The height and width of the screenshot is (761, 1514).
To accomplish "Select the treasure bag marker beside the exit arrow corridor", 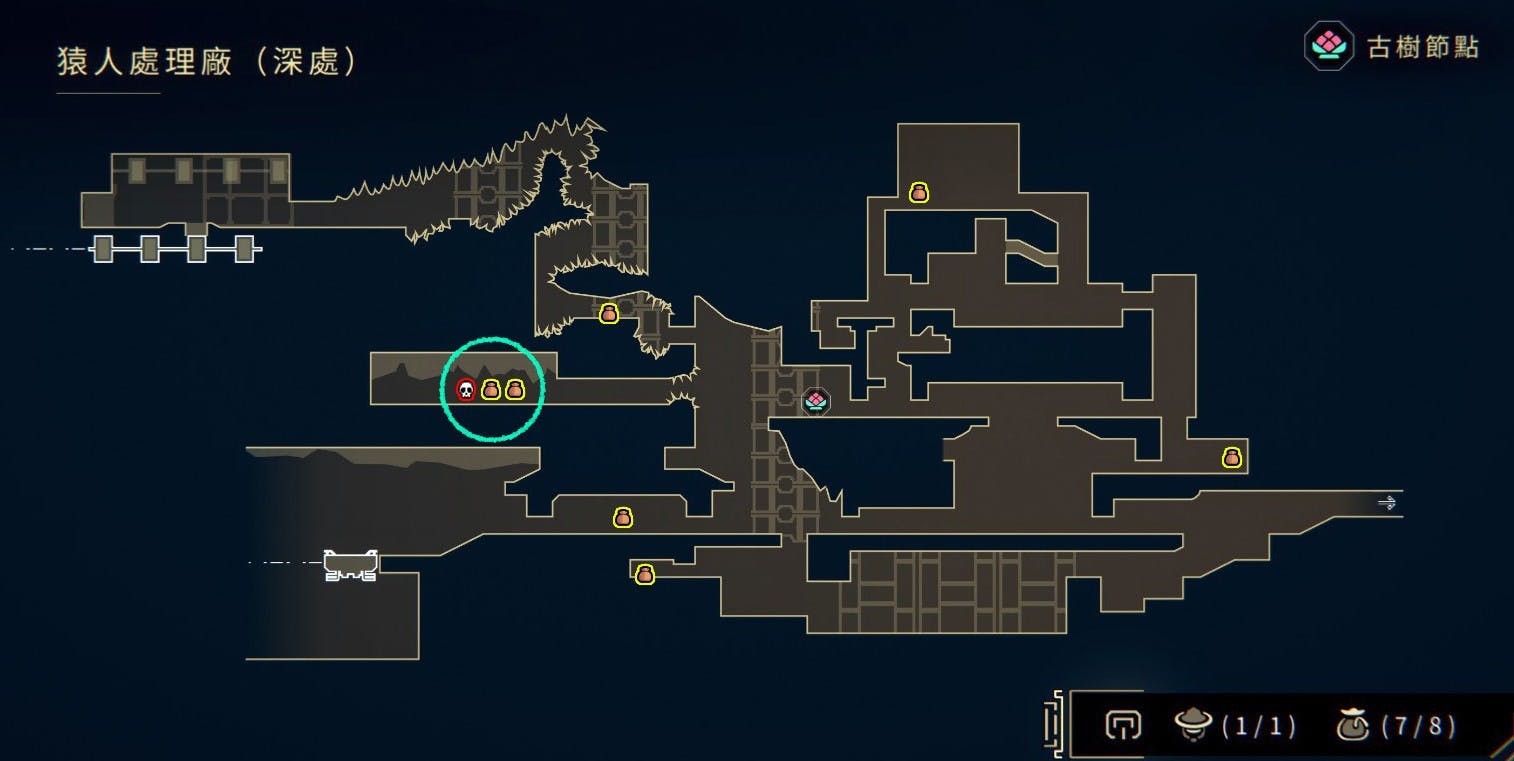I will 1231,458.
